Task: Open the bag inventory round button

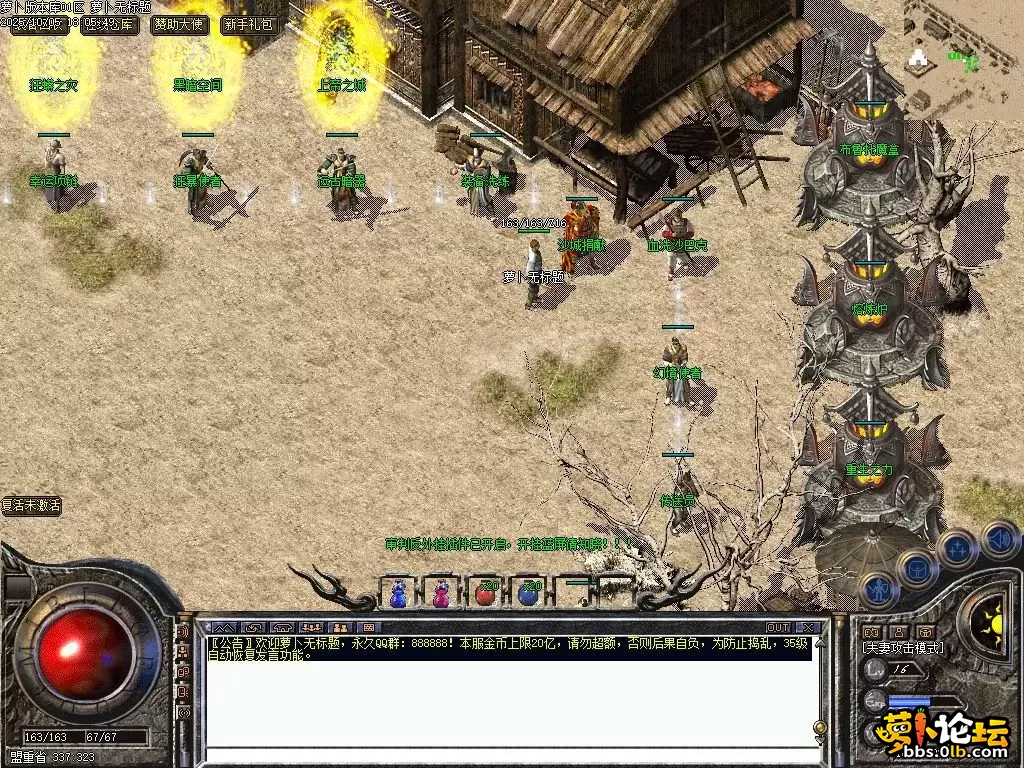Action: (x=915, y=569)
